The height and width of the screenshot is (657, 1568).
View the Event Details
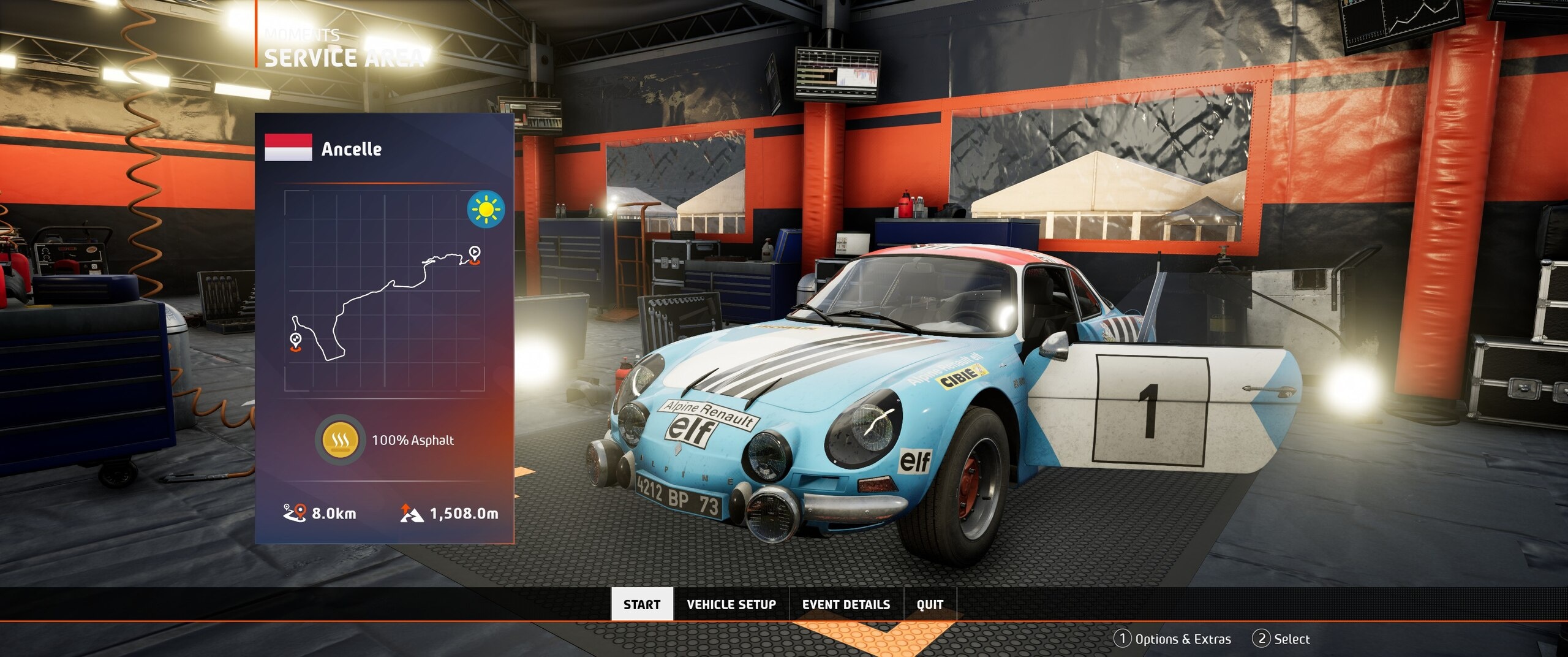click(846, 604)
